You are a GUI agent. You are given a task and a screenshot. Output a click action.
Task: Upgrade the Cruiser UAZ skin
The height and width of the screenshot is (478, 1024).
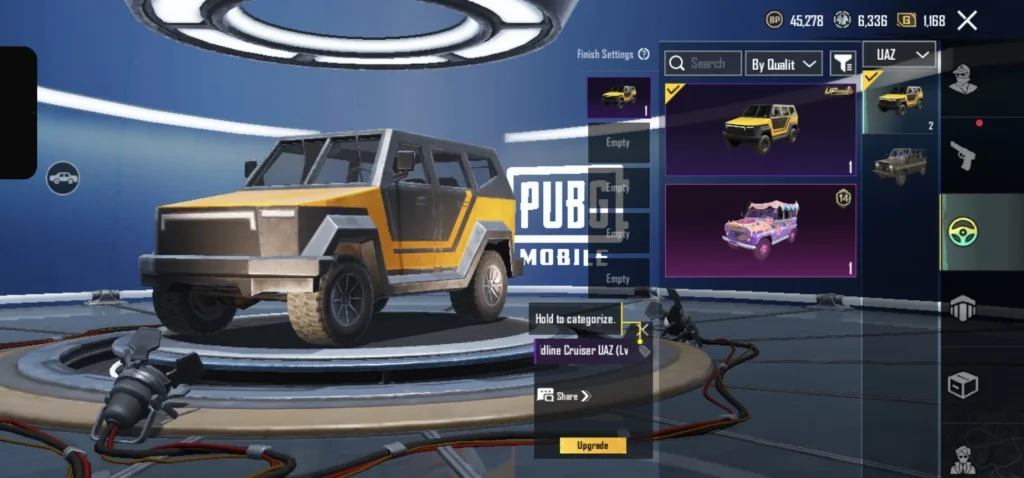[593, 445]
